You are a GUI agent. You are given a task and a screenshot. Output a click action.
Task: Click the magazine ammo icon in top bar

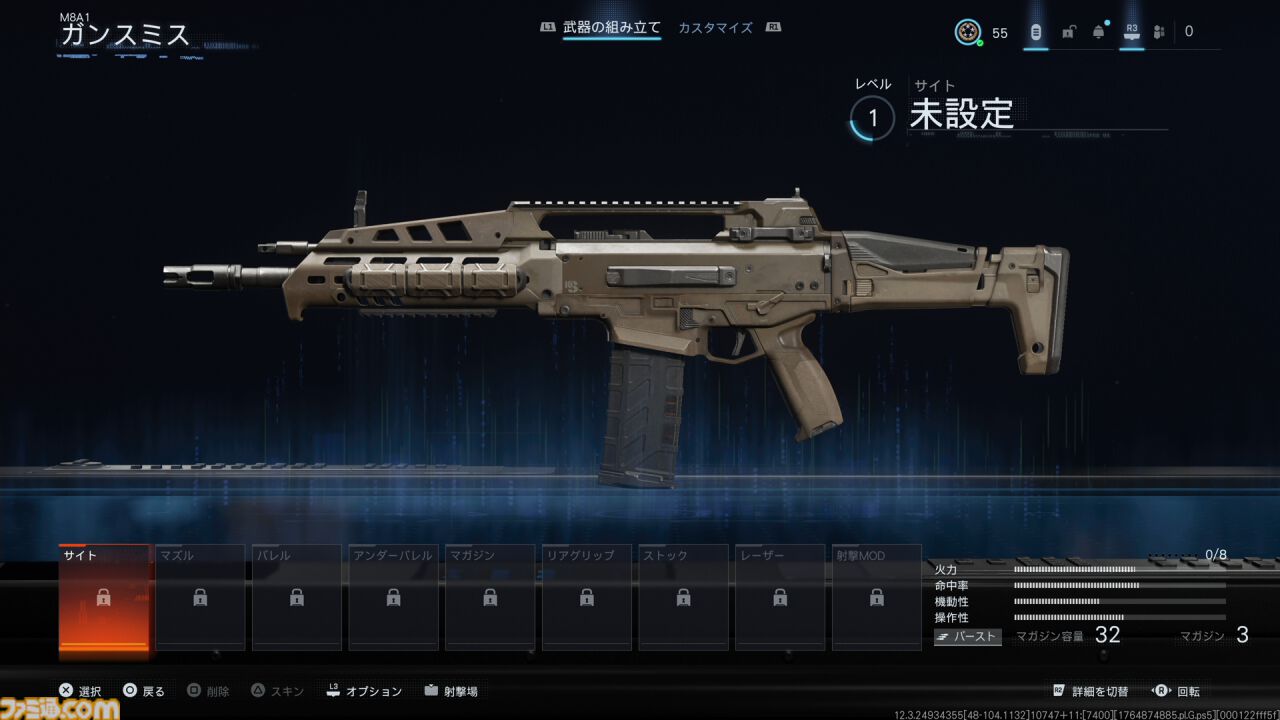(1036, 31)
